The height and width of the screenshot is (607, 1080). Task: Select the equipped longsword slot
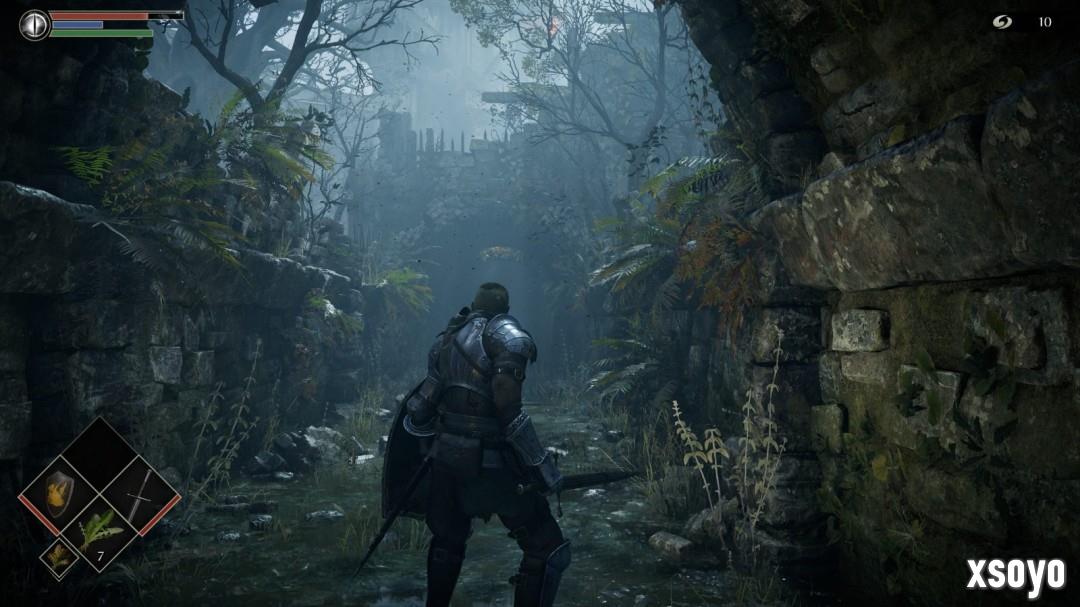pyautogui.click(x=139, y=494)
